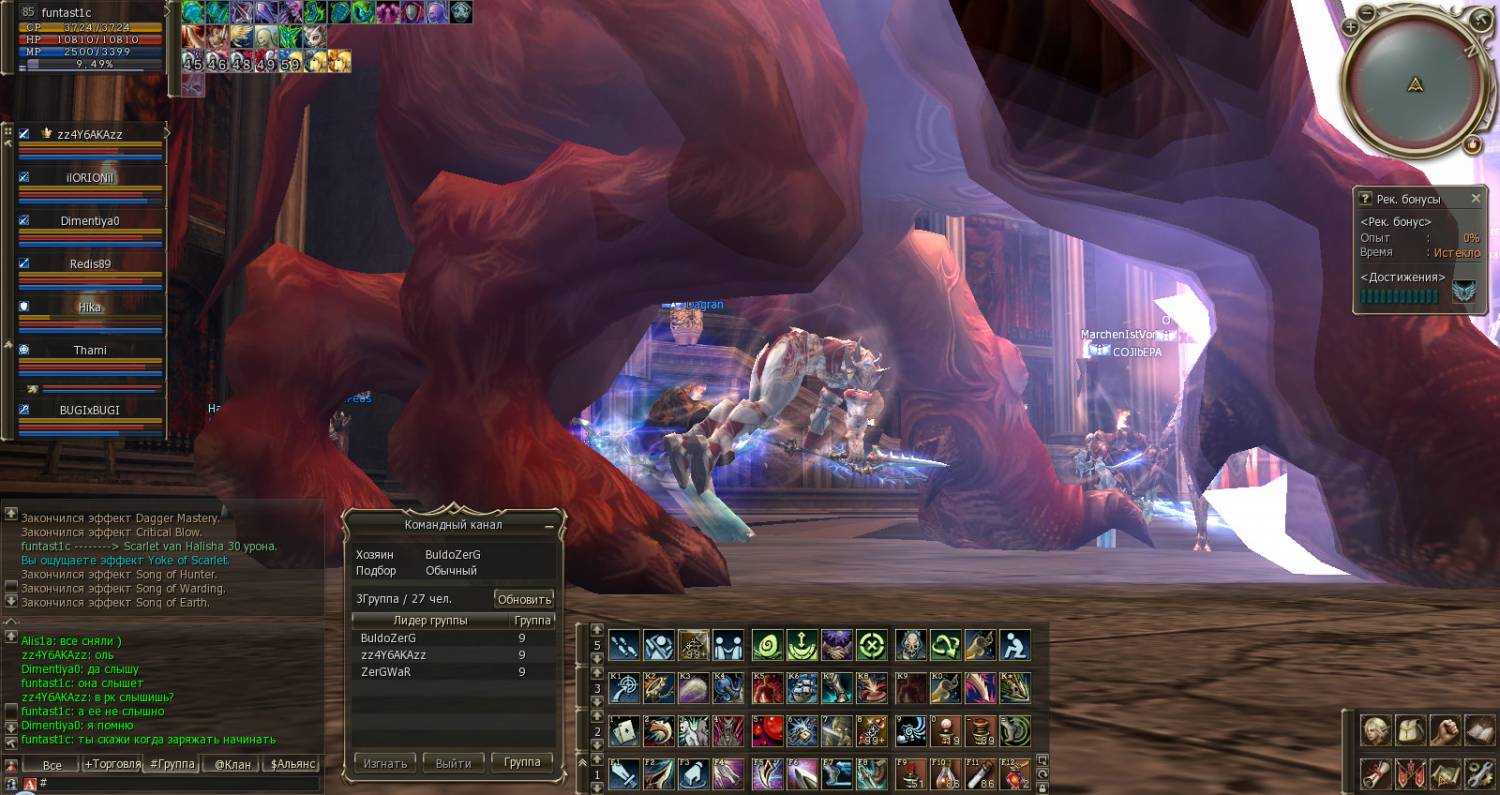The width and height of the screenshot is (1500, 795).
Task: Select party member Dimentiya0
Action: tap(90, 221)
